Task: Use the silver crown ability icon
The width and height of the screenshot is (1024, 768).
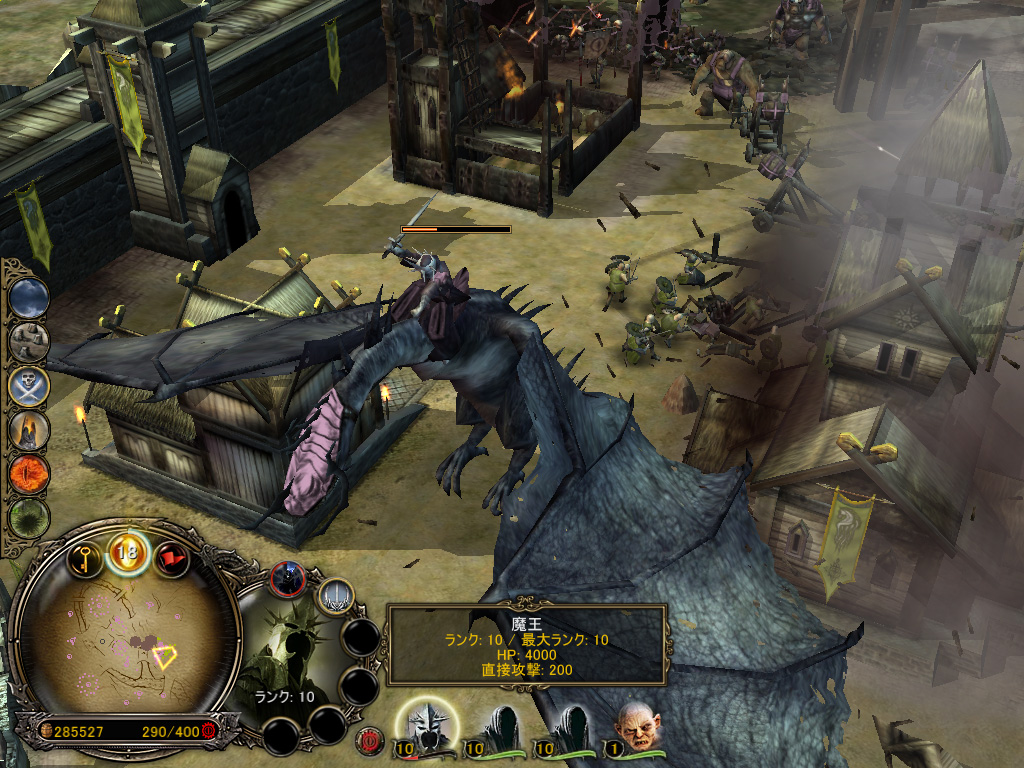Action: click(333, 597)
